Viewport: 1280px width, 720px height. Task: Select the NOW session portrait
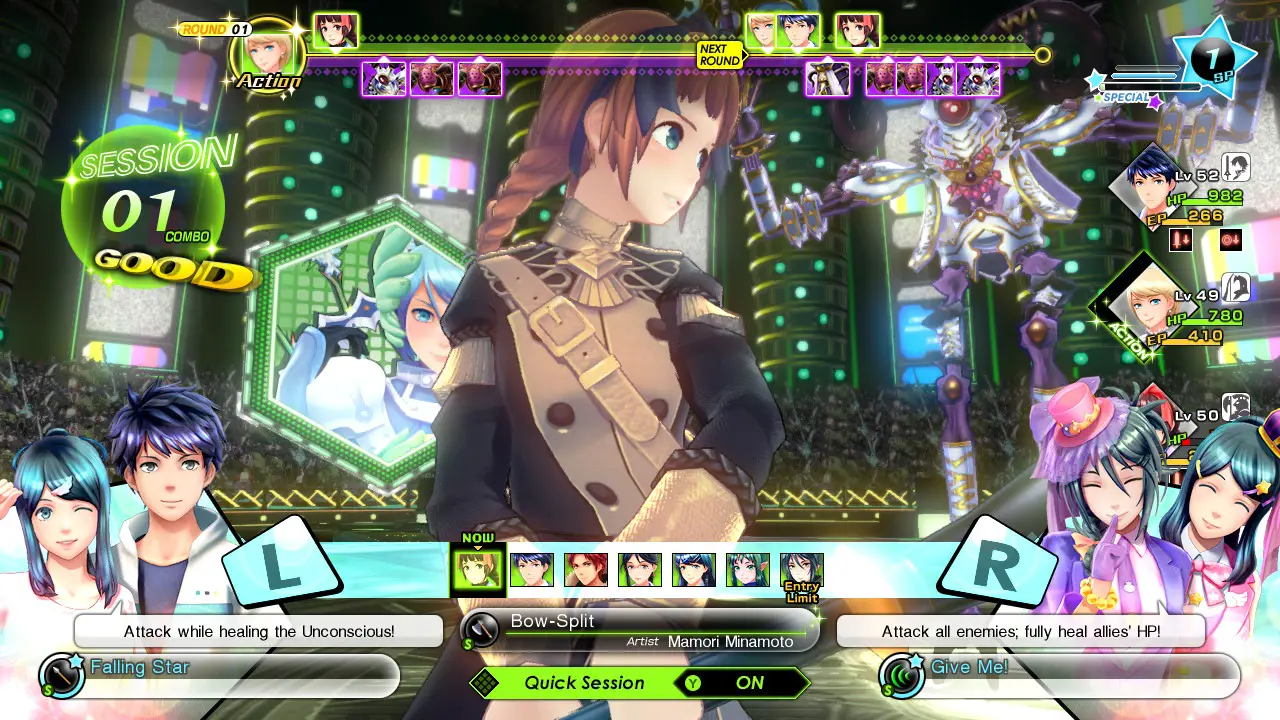click(x=477, y=570)
